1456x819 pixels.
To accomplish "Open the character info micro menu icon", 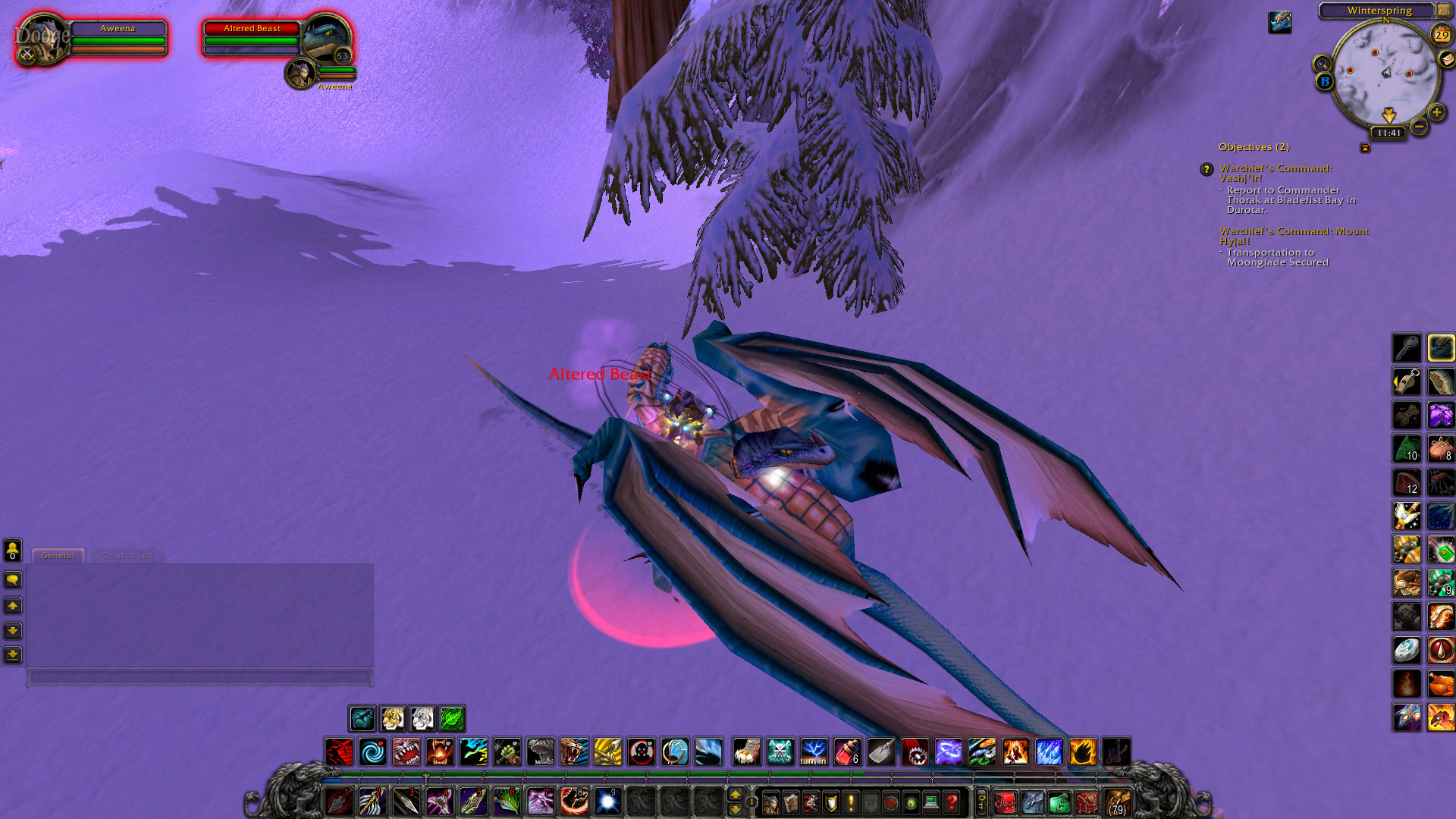I will 770,802.
